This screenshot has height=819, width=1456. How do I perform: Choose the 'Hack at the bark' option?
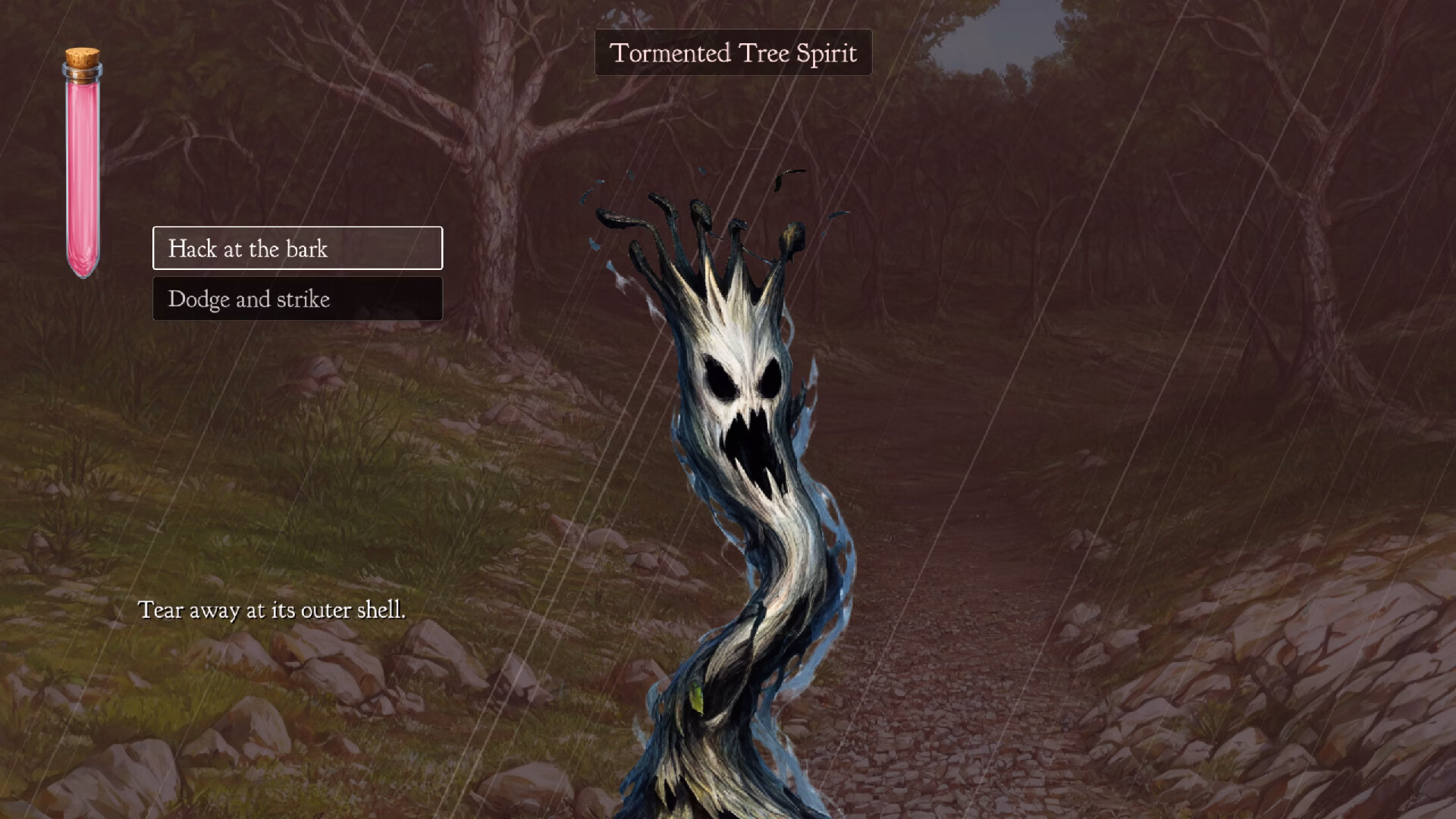tap(297, 248)
